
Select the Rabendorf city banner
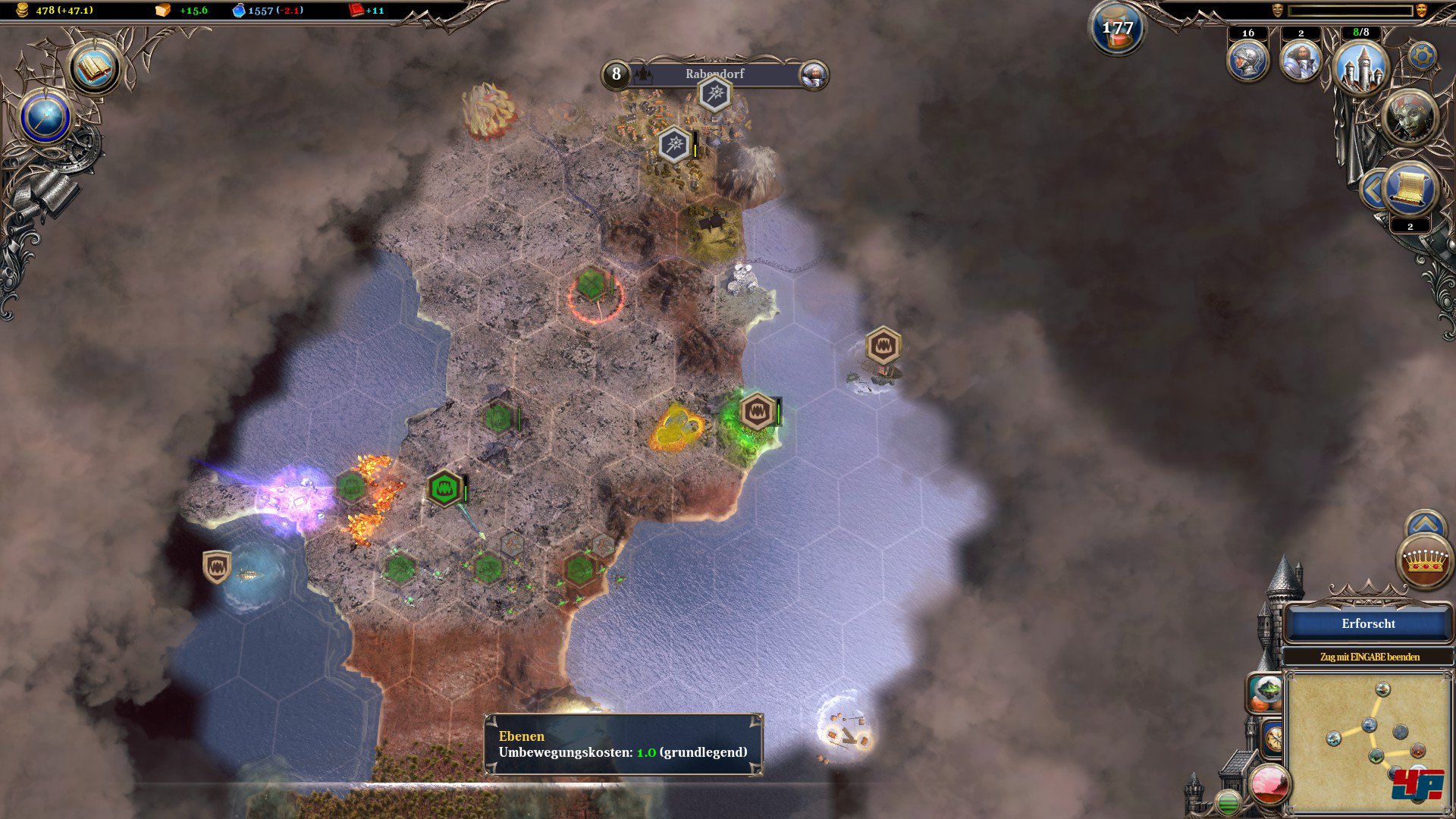click(714, 74)
